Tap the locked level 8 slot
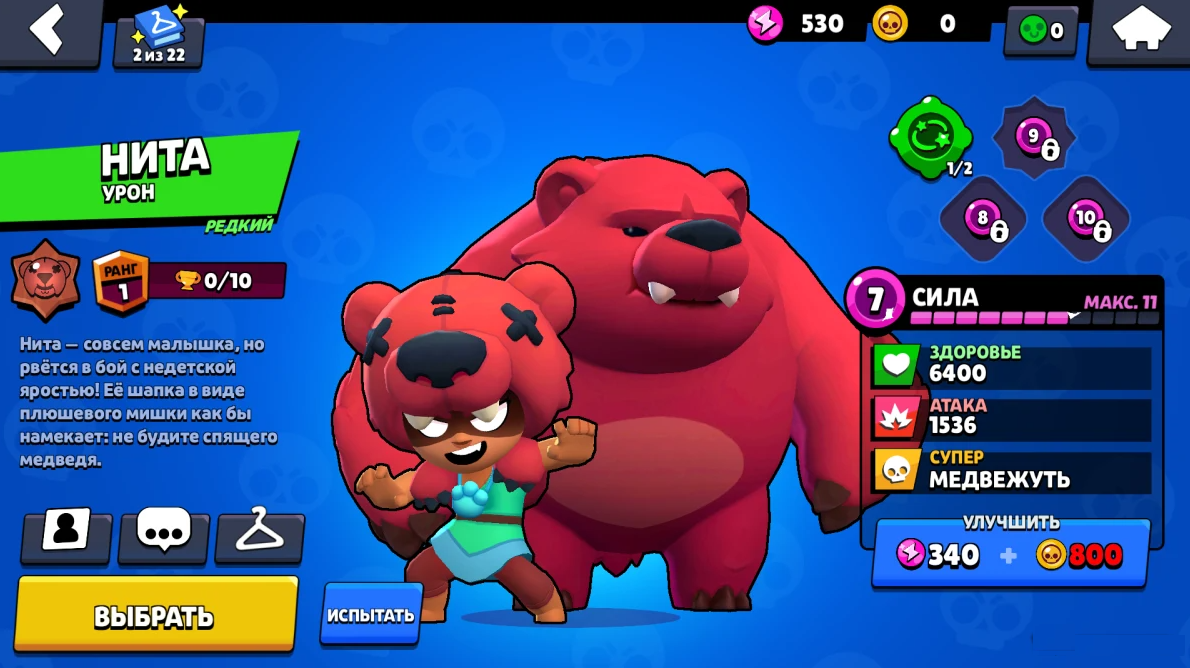This screenshot has width=1190, height=668. [983, 218]
